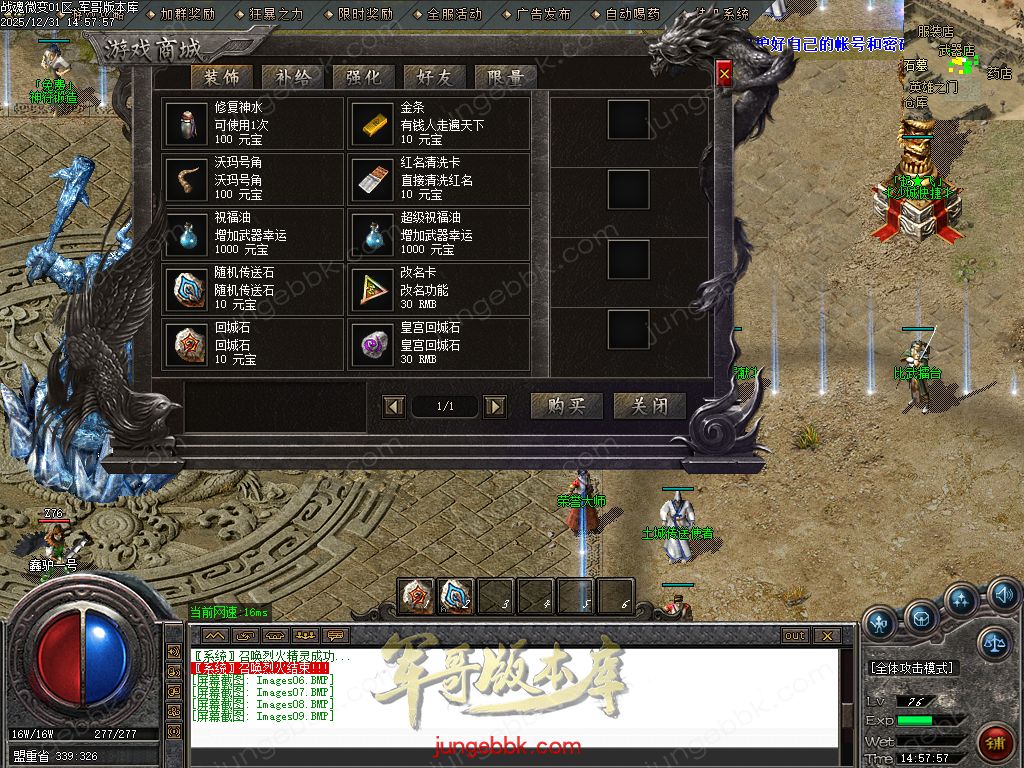Screen dimensions: 1024x768
Task: Select the 皇宫回城石 item
Action: pyautogui.click(x=439, y=345)
